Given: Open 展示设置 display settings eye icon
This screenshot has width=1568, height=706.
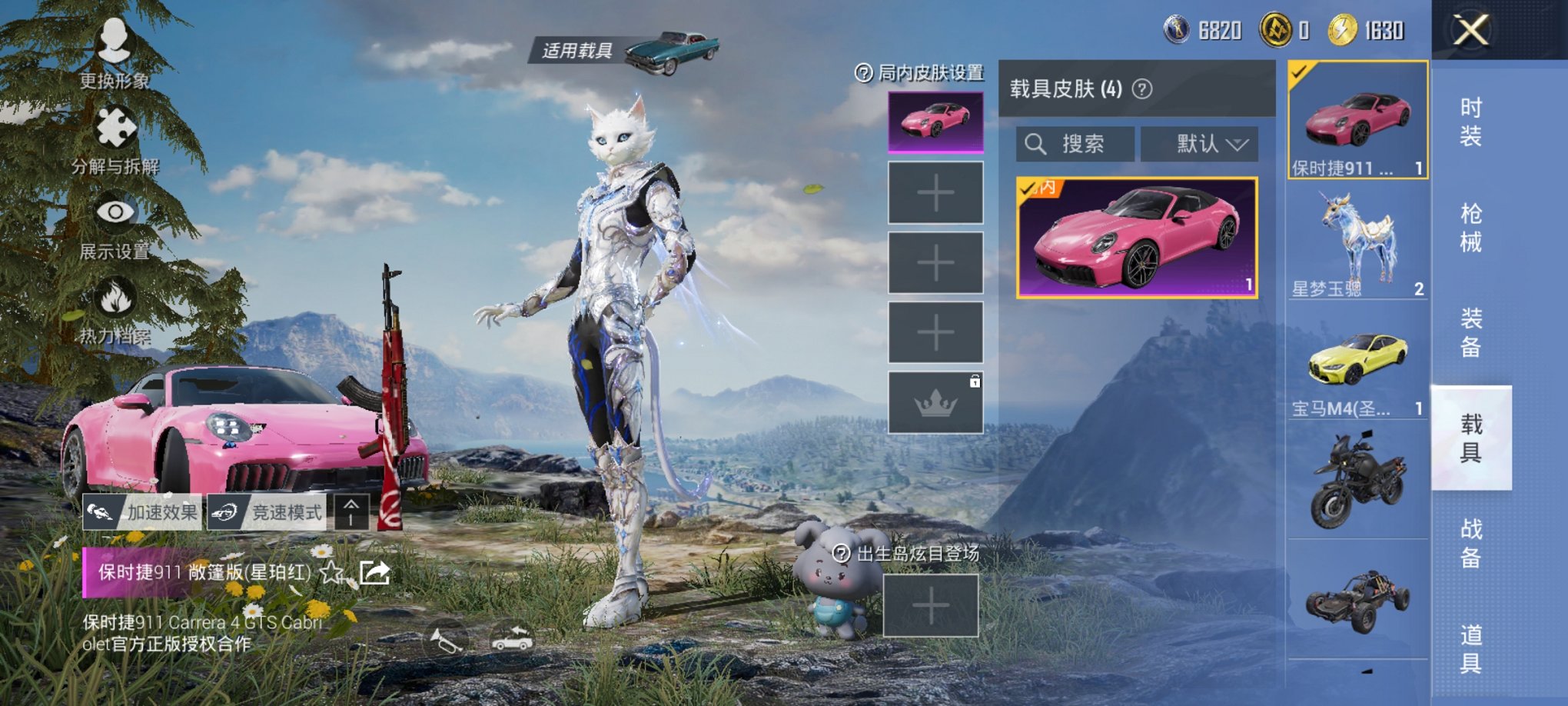Looking at the screenshot, I should (115, 211).
